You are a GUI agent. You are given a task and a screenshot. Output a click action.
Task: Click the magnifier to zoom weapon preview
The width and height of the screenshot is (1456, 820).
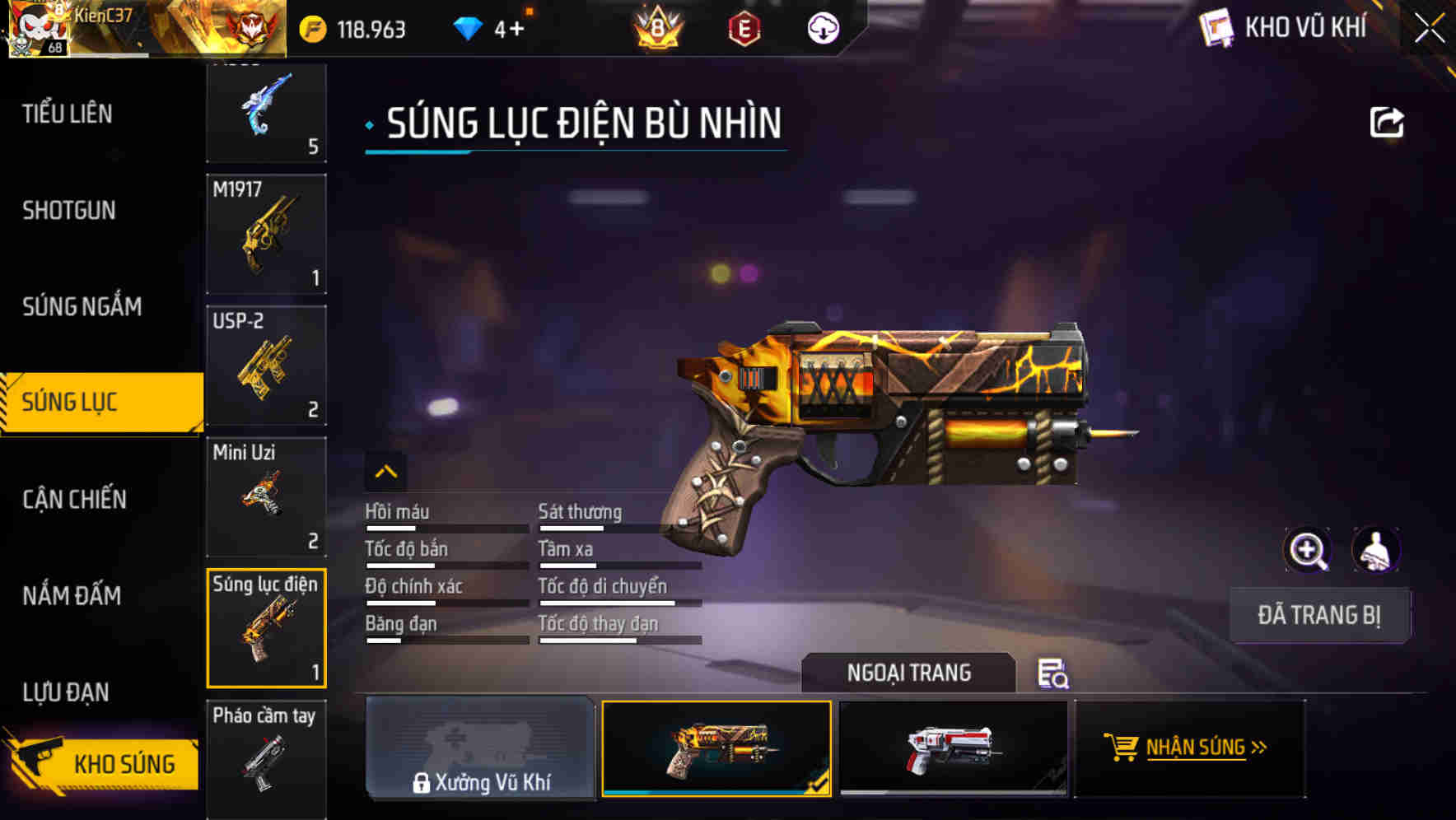[x=1309, y=549]
